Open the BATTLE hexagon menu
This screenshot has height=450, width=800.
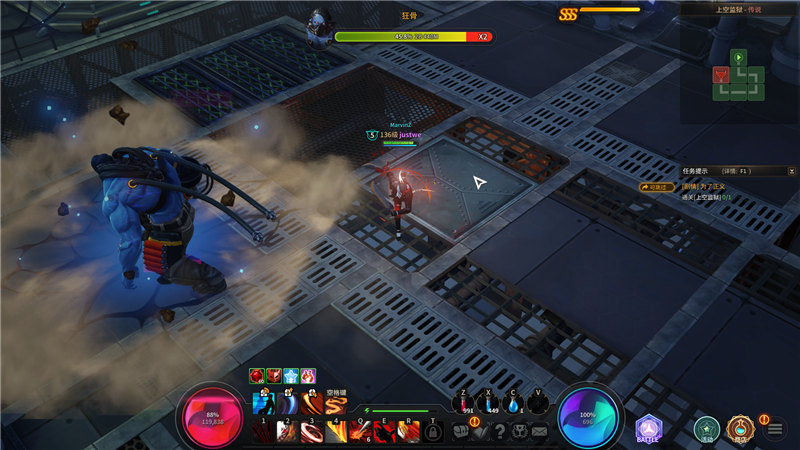point(649,429)
